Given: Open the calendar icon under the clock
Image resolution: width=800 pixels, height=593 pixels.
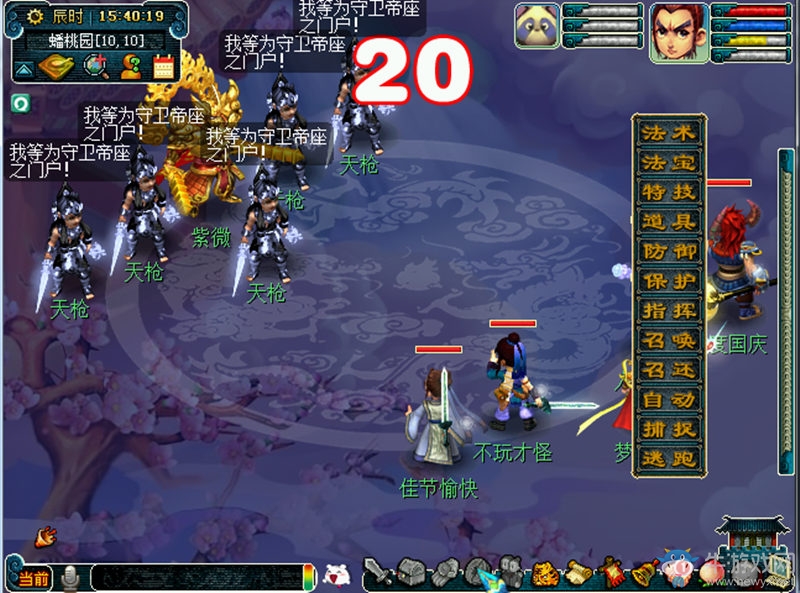Looking at the screenshot, I should click(163, 66).
